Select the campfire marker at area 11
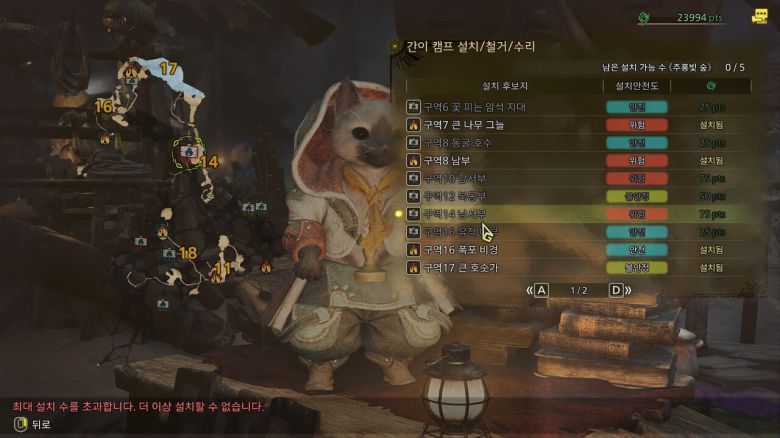The width and height of the screenshot is (780, 438). point(216,277)
